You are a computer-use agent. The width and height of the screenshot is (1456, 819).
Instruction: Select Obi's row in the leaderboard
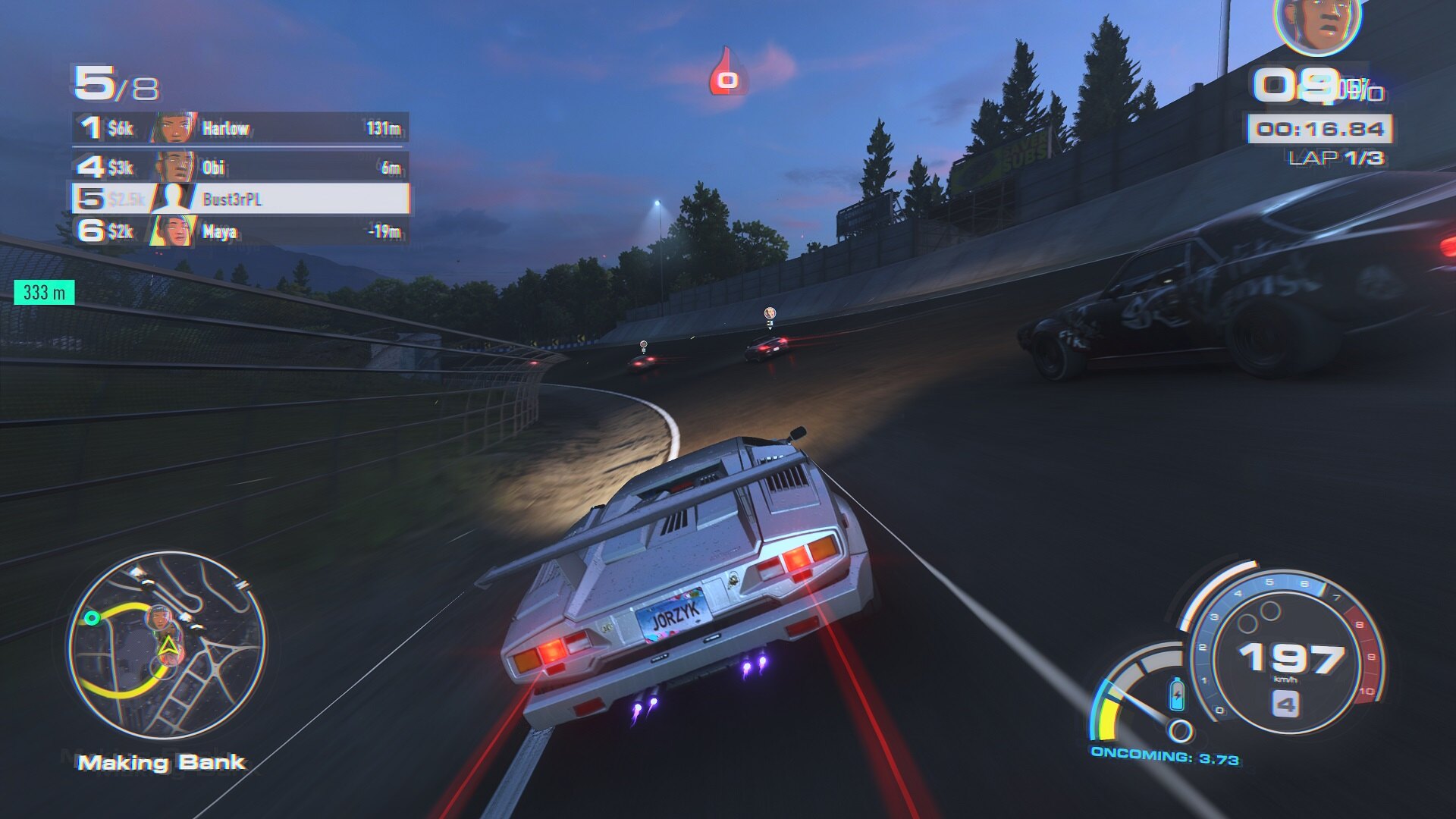point(240,167)
